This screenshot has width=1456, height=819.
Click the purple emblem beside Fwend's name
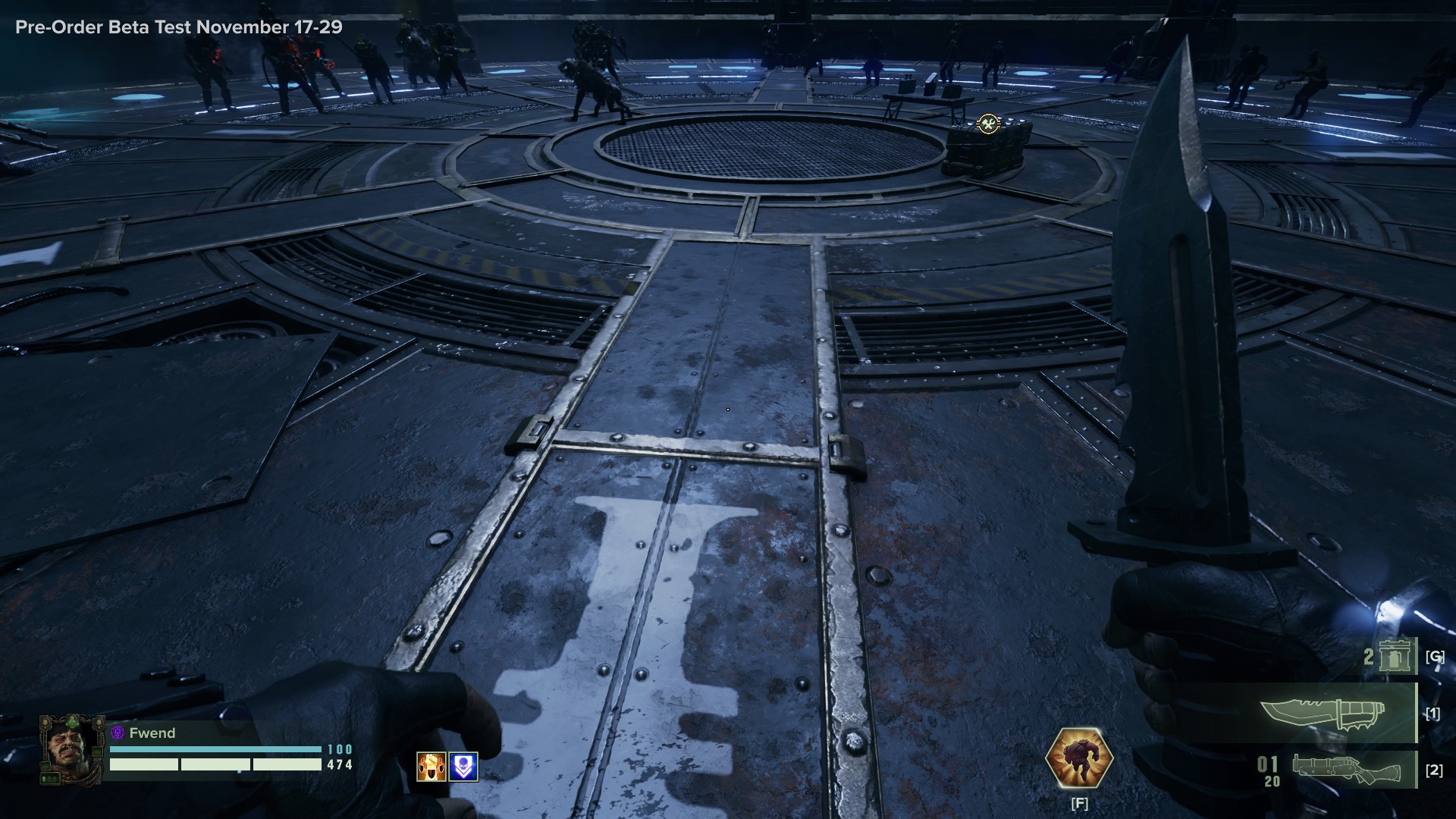click(x=118, y=733)
